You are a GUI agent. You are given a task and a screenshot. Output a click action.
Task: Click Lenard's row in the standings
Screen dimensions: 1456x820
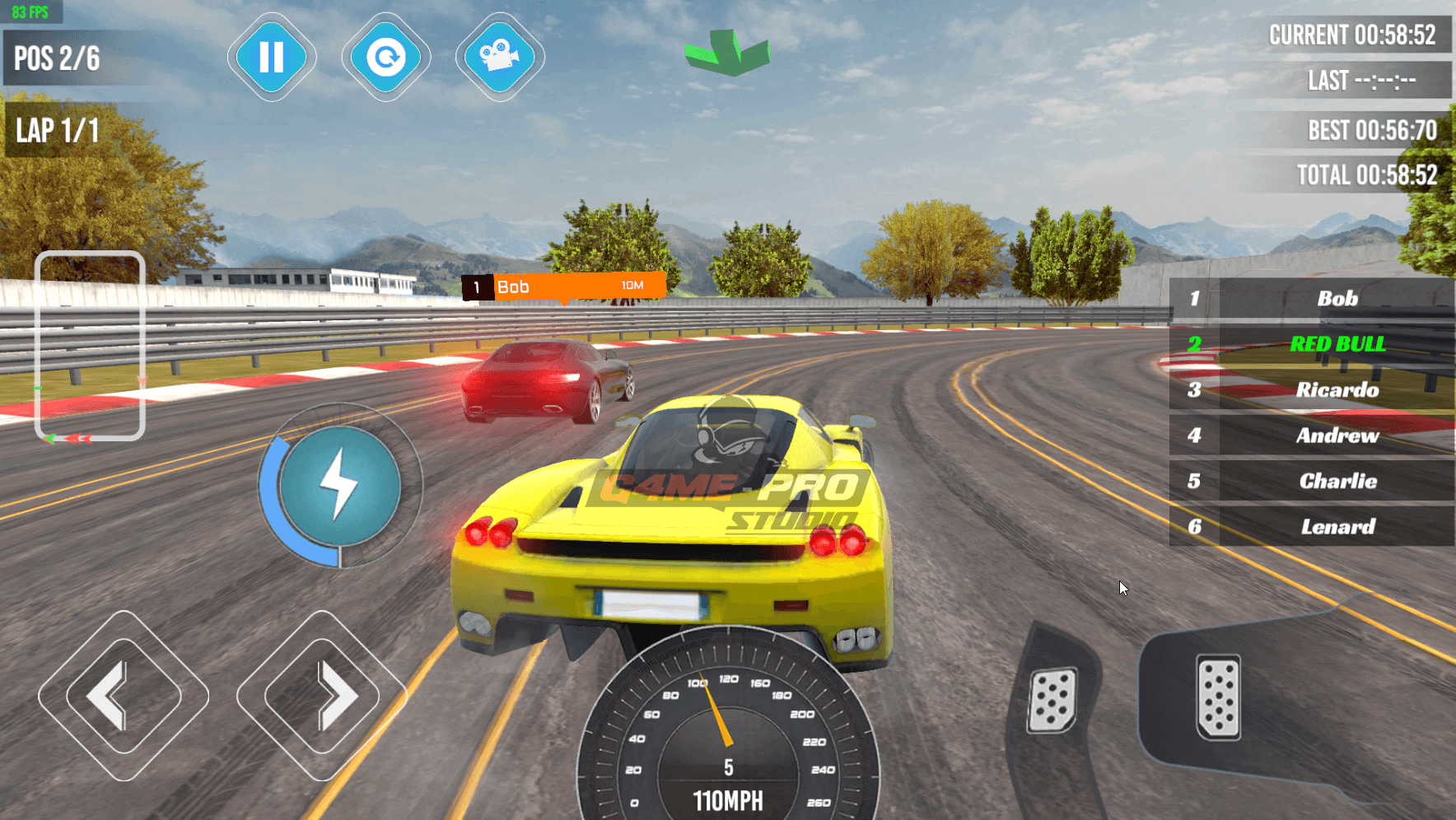1311,527
